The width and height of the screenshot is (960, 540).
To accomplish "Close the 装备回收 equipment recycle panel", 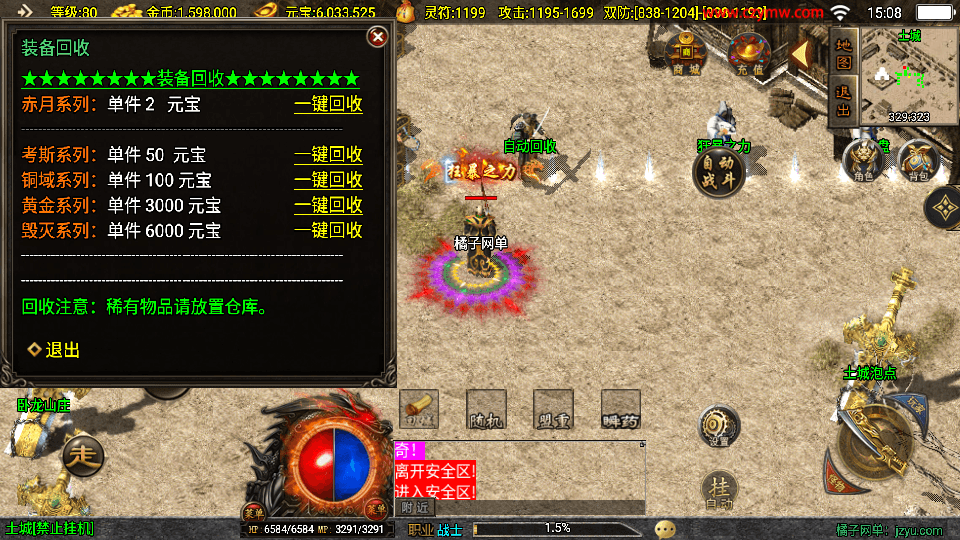I will click(x=377, y=37).
